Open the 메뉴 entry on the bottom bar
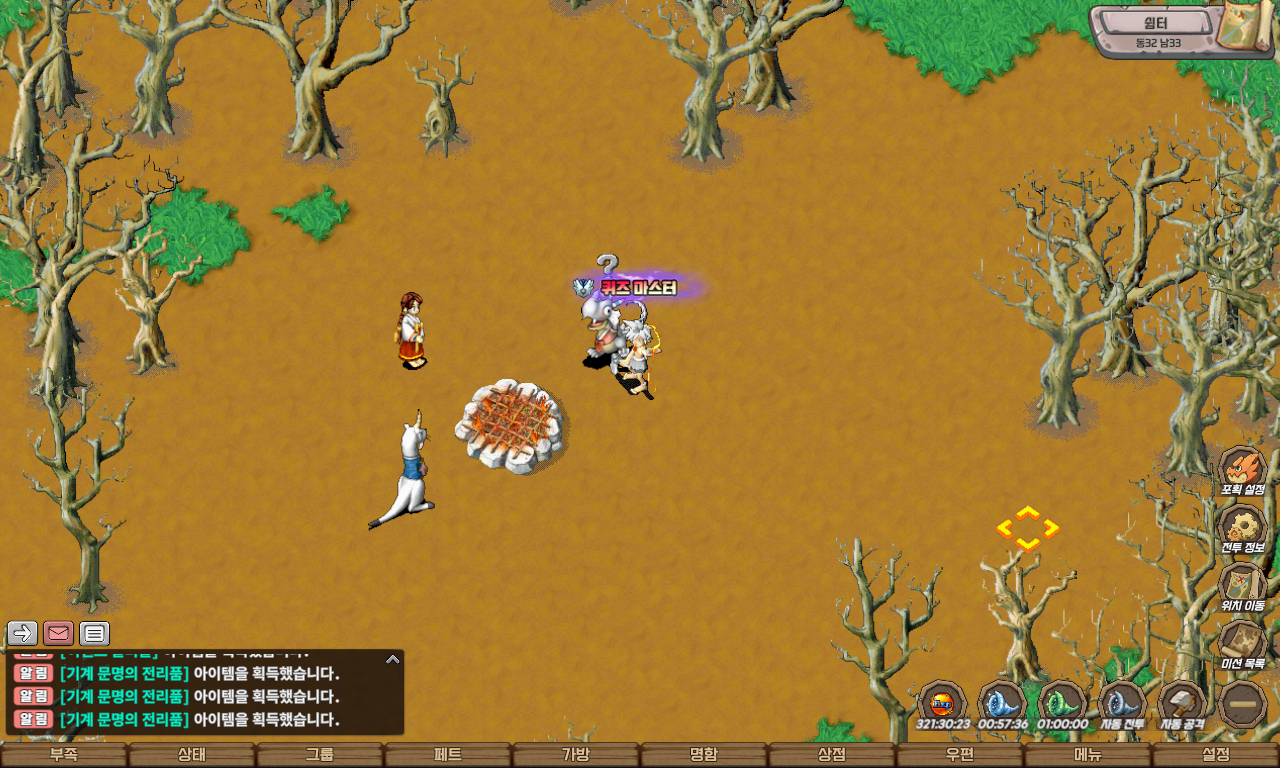Screen dimensions: 1280x768 pos(1088,755)
